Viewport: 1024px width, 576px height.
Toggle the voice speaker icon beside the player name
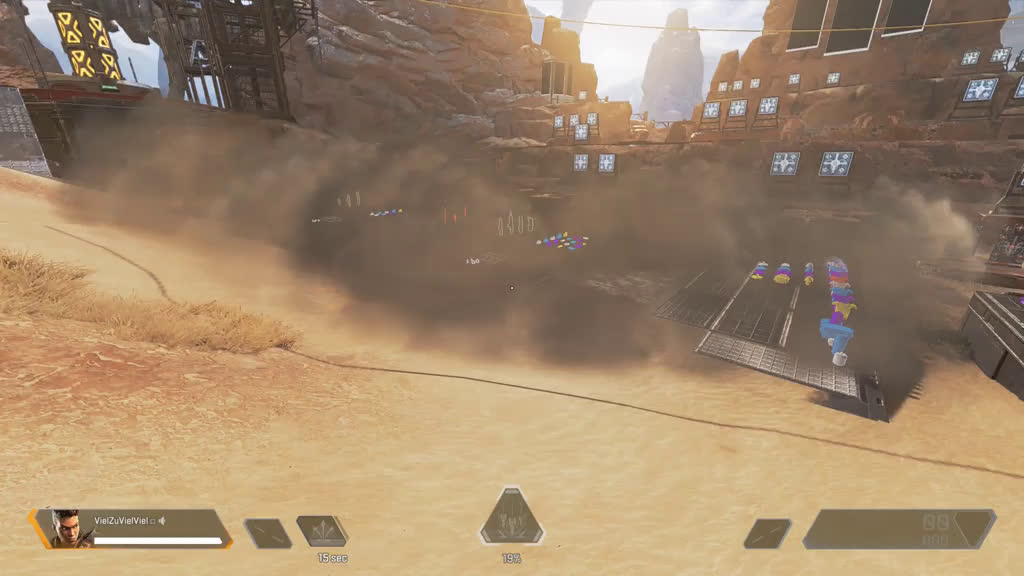click(x=161, y=521)
